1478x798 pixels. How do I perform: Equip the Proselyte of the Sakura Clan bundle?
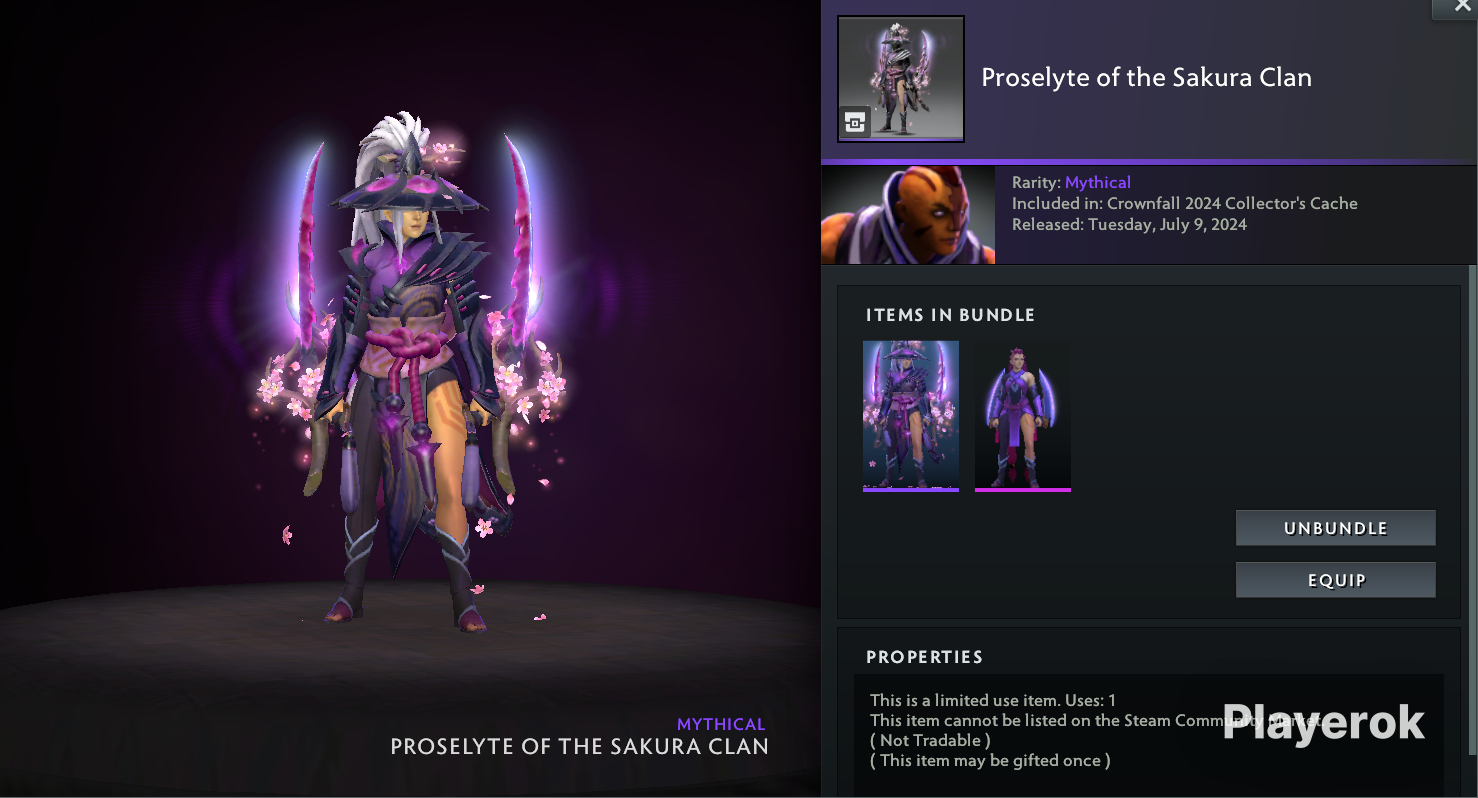[x=1335, y=580]
